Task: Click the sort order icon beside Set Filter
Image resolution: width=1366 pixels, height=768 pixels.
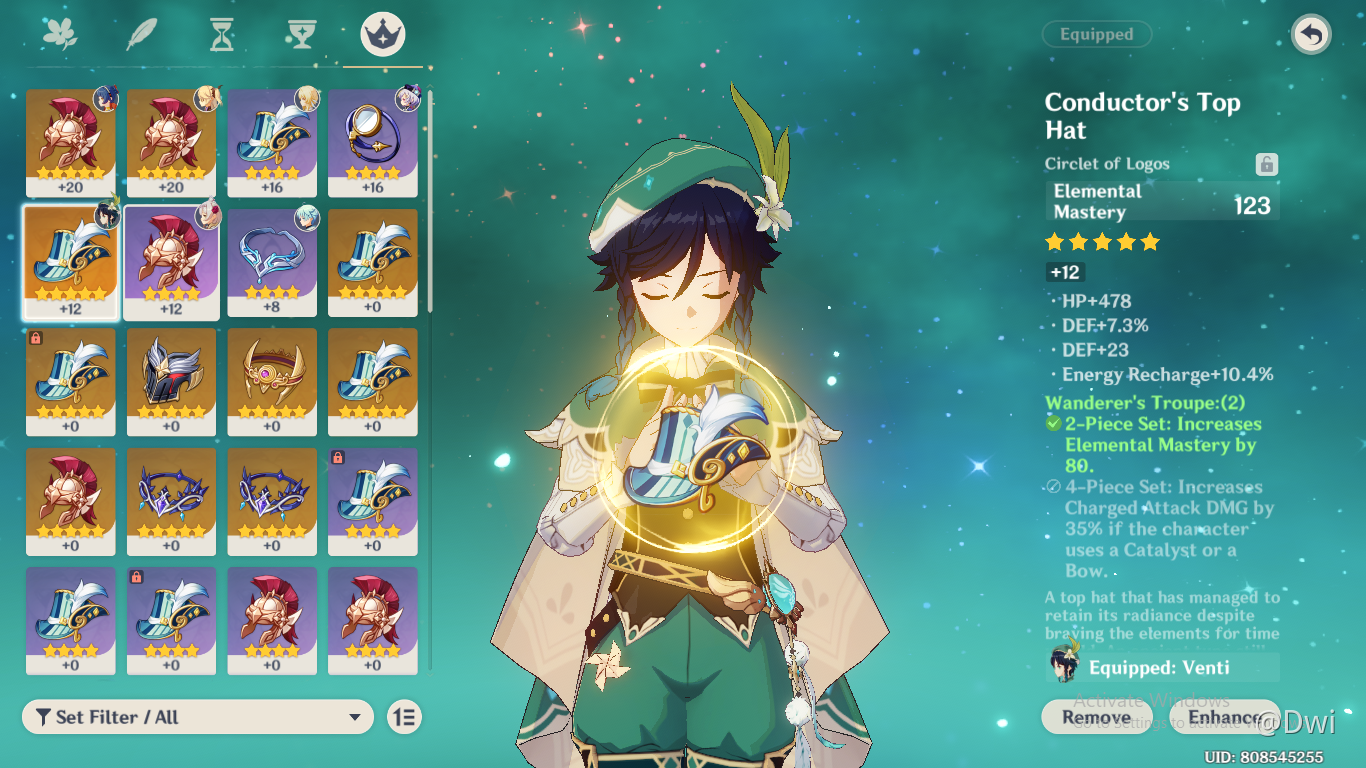Action: [x=403, y=717]
